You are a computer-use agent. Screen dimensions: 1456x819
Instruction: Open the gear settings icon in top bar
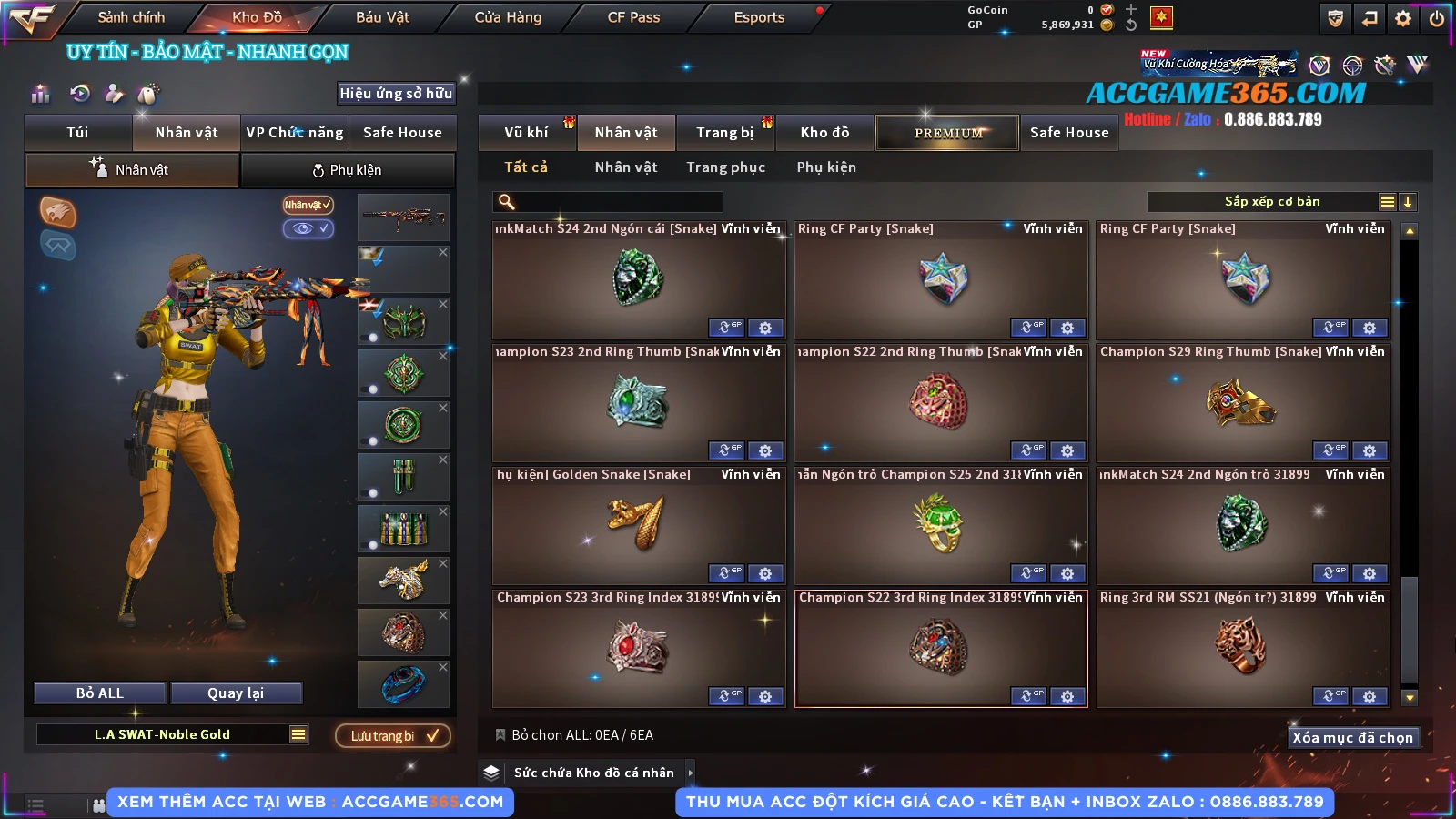[1403, 18]
